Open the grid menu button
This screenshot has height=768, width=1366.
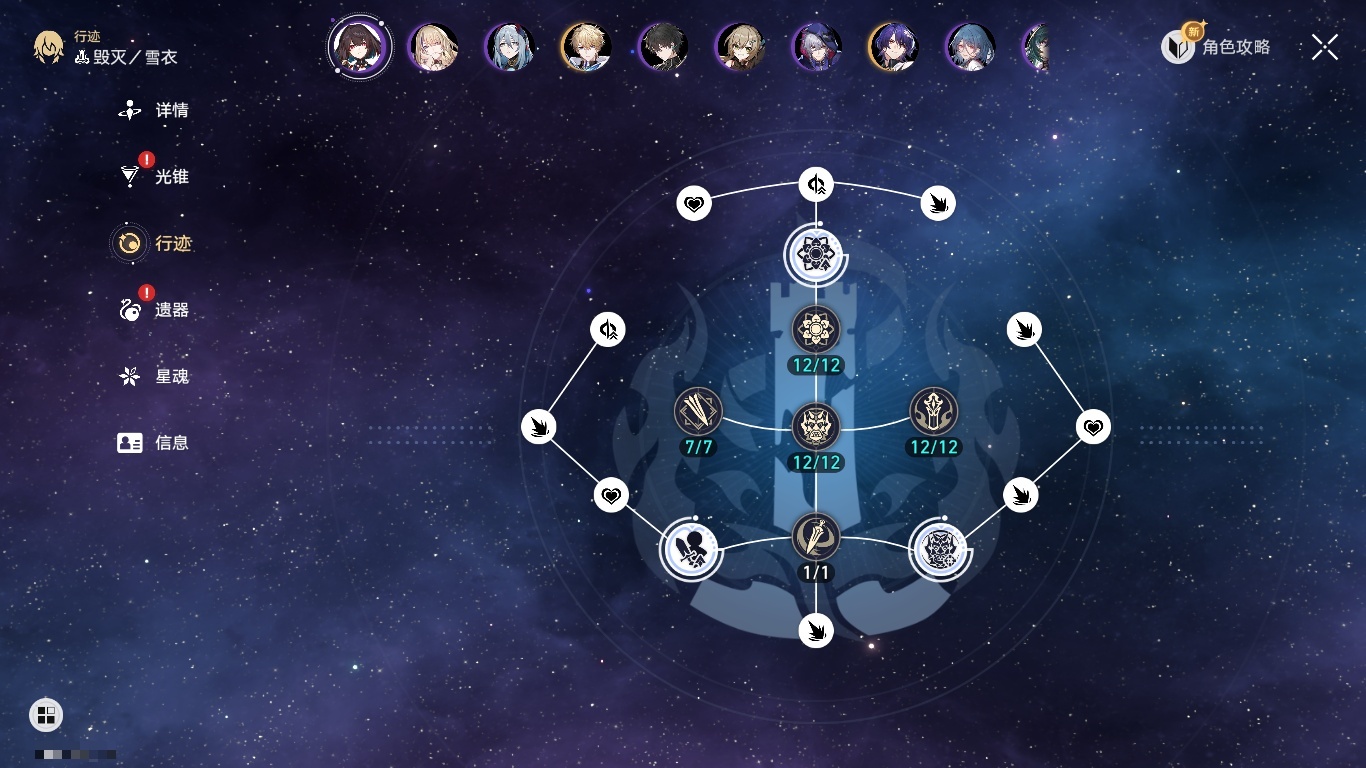point(46,714)
